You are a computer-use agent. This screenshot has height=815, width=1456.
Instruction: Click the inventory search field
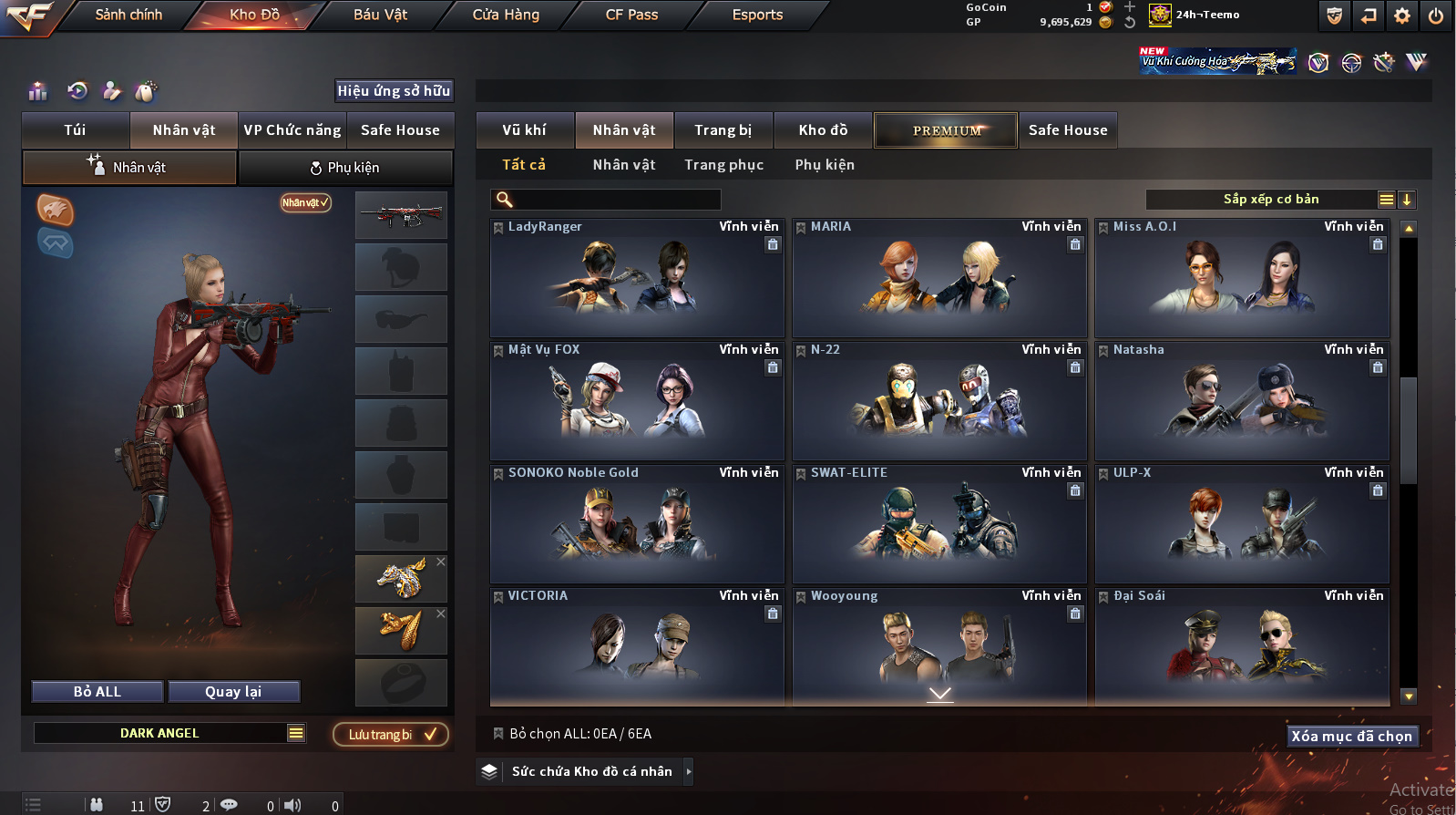click(x=616, y=200)
